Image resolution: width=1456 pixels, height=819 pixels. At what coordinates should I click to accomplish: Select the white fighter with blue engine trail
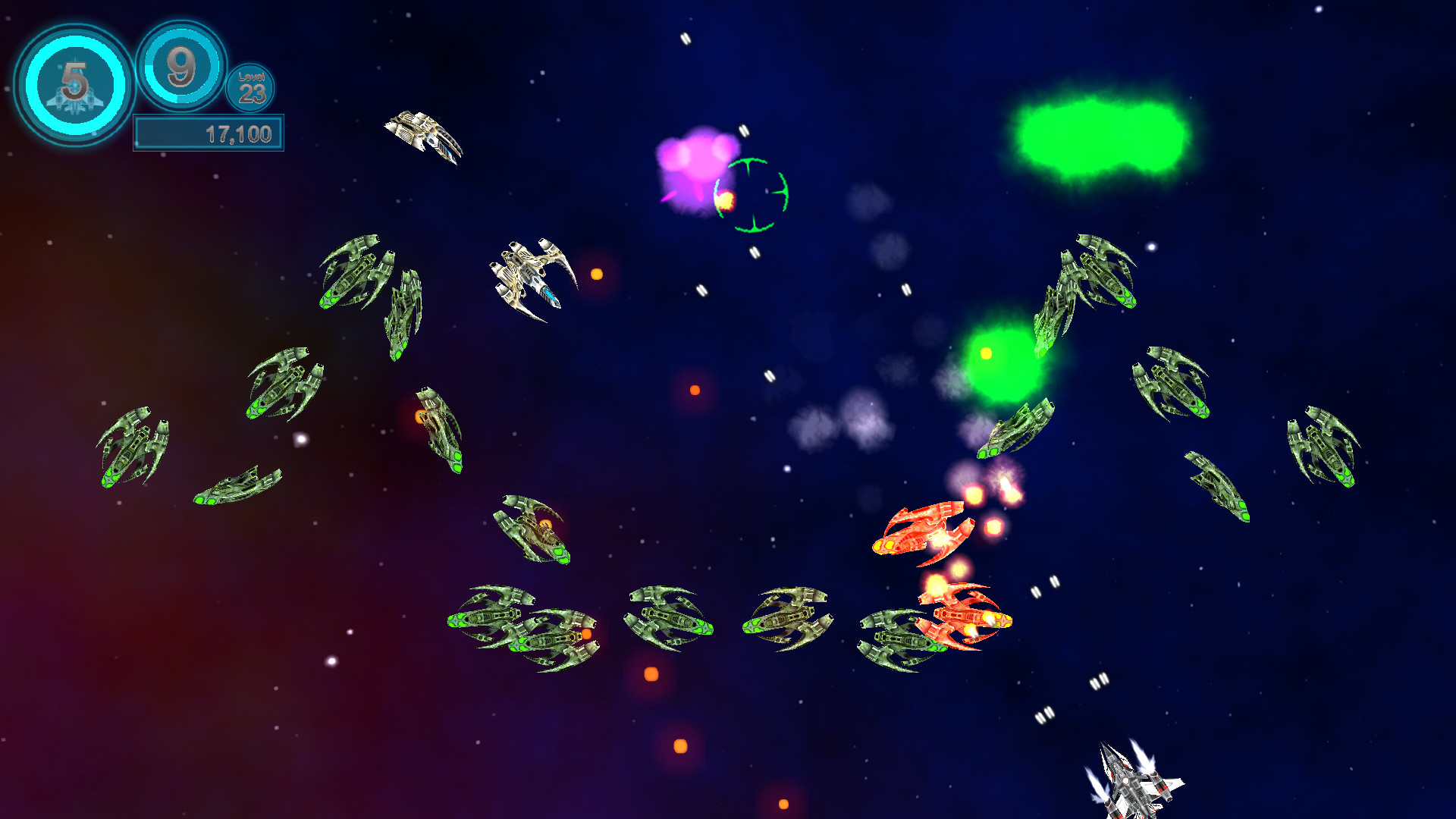pyautogui.click(x=531, y=273)
